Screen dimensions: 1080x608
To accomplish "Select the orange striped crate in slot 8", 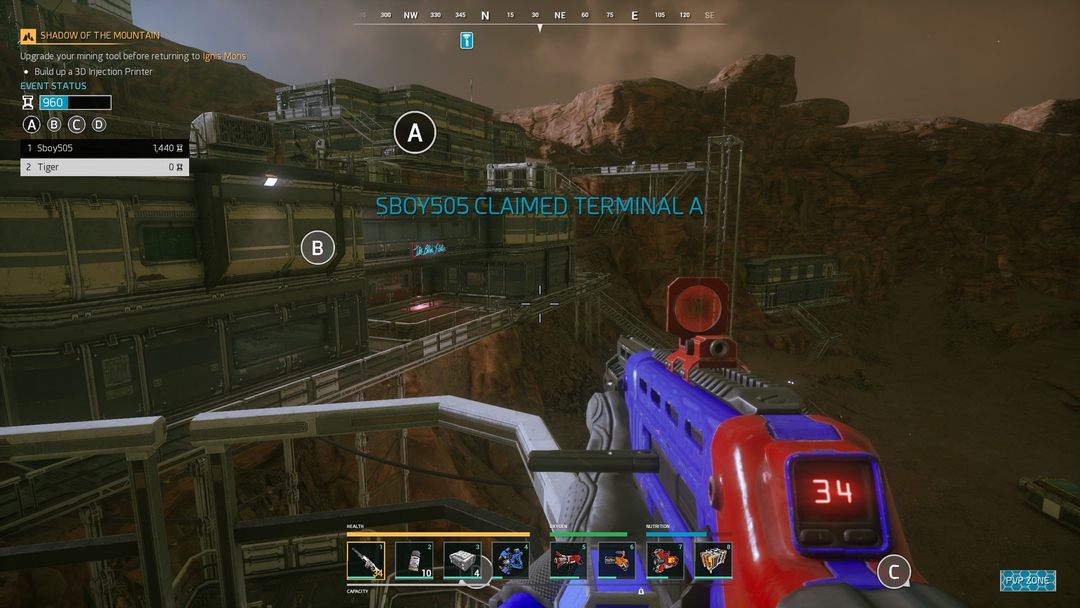I will pyautogui.click(x=713, y=561).
